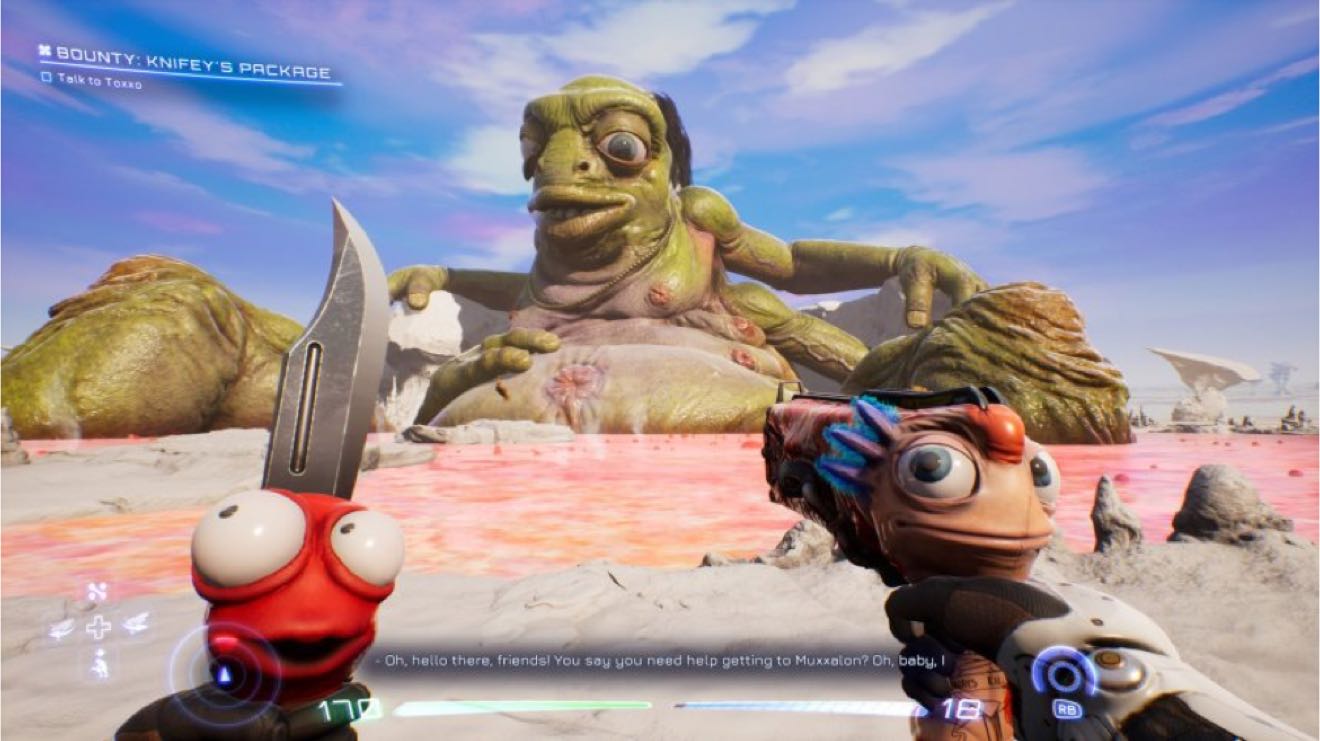This screenshot has width=1320, height=741.
Task: Select the pinwheel quick-slot icon
Action: [97, 593]
